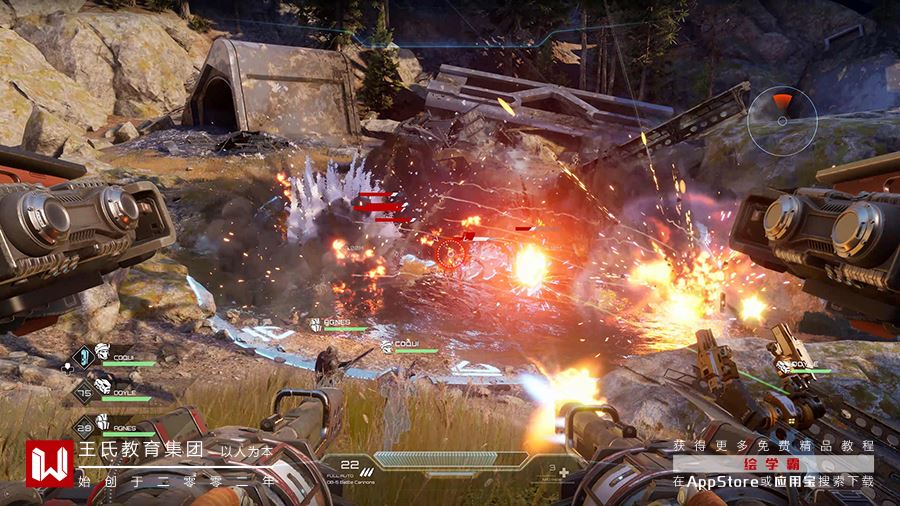
Task: Click the red W watermark logo
Action: pos(49,464)
